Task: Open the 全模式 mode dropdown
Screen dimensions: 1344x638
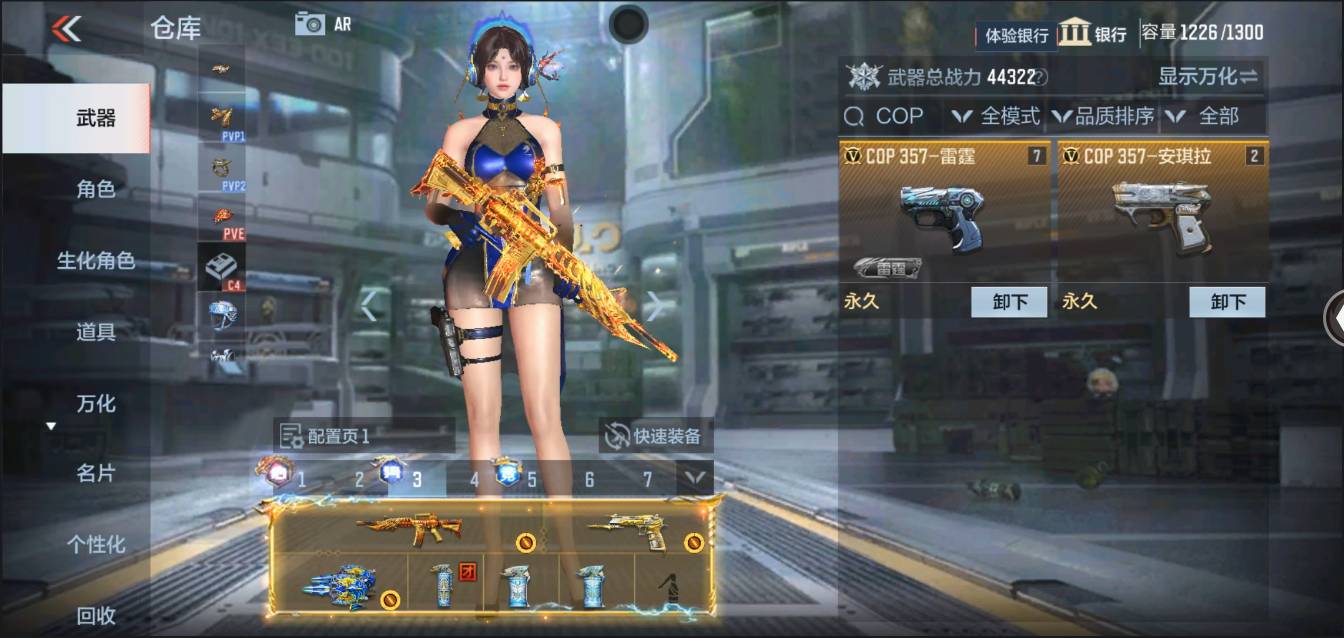Action: coord(996,116)
